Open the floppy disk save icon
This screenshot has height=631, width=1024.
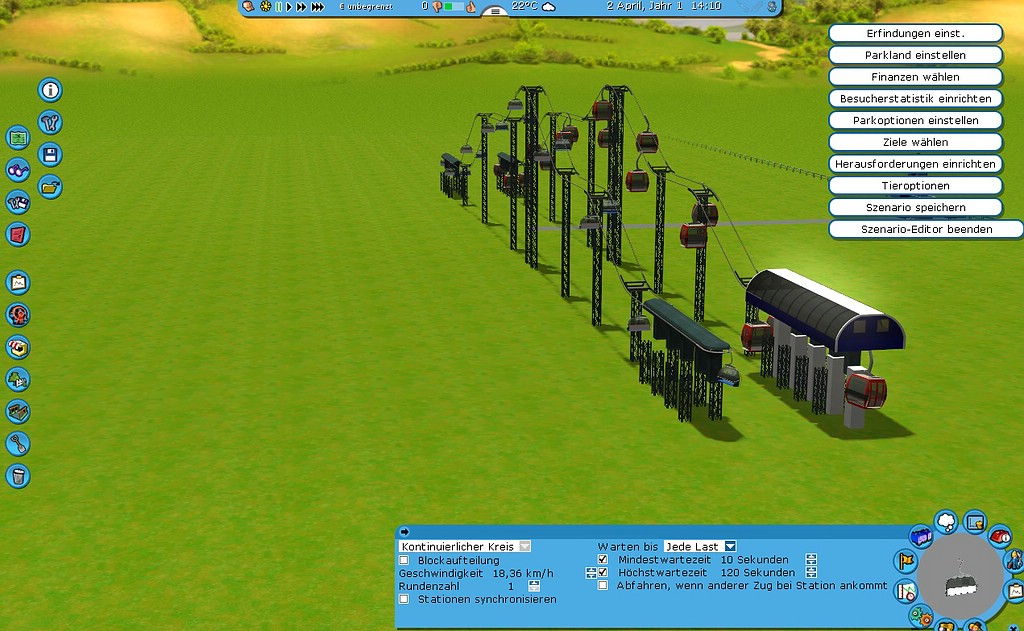click(x=50, y=154)
